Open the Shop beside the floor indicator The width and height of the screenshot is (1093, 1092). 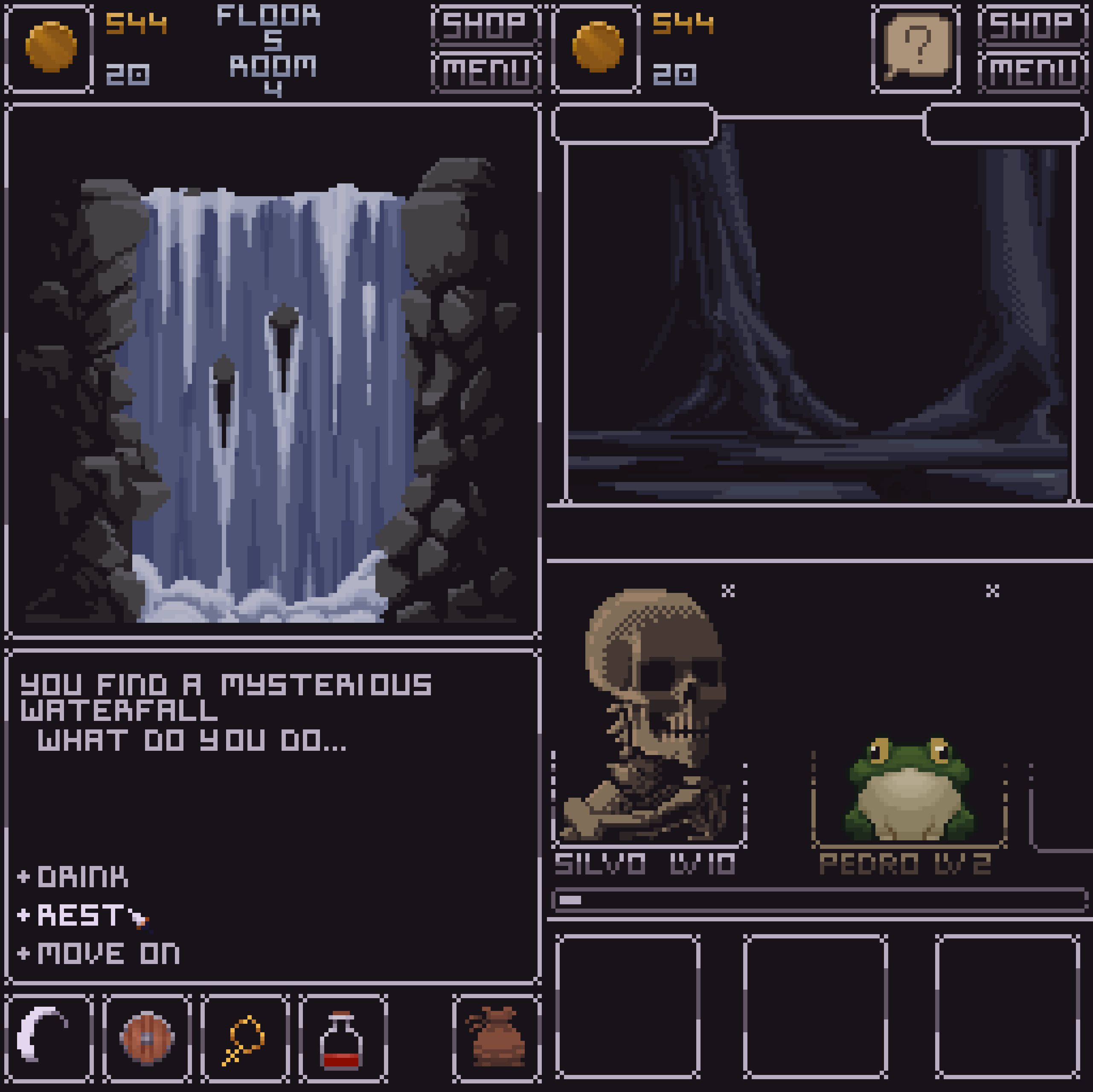485,25
